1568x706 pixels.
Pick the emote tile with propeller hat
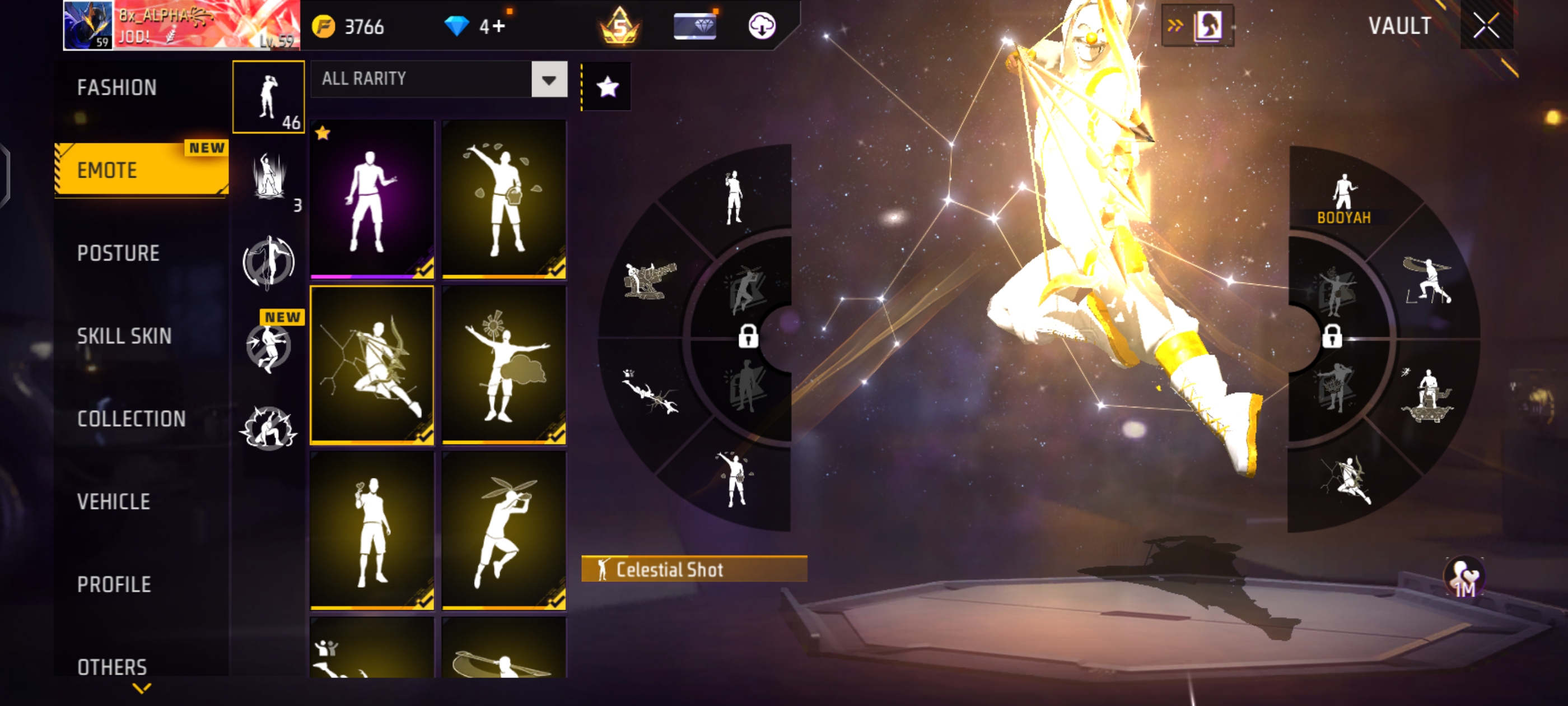tap(504, 530)
